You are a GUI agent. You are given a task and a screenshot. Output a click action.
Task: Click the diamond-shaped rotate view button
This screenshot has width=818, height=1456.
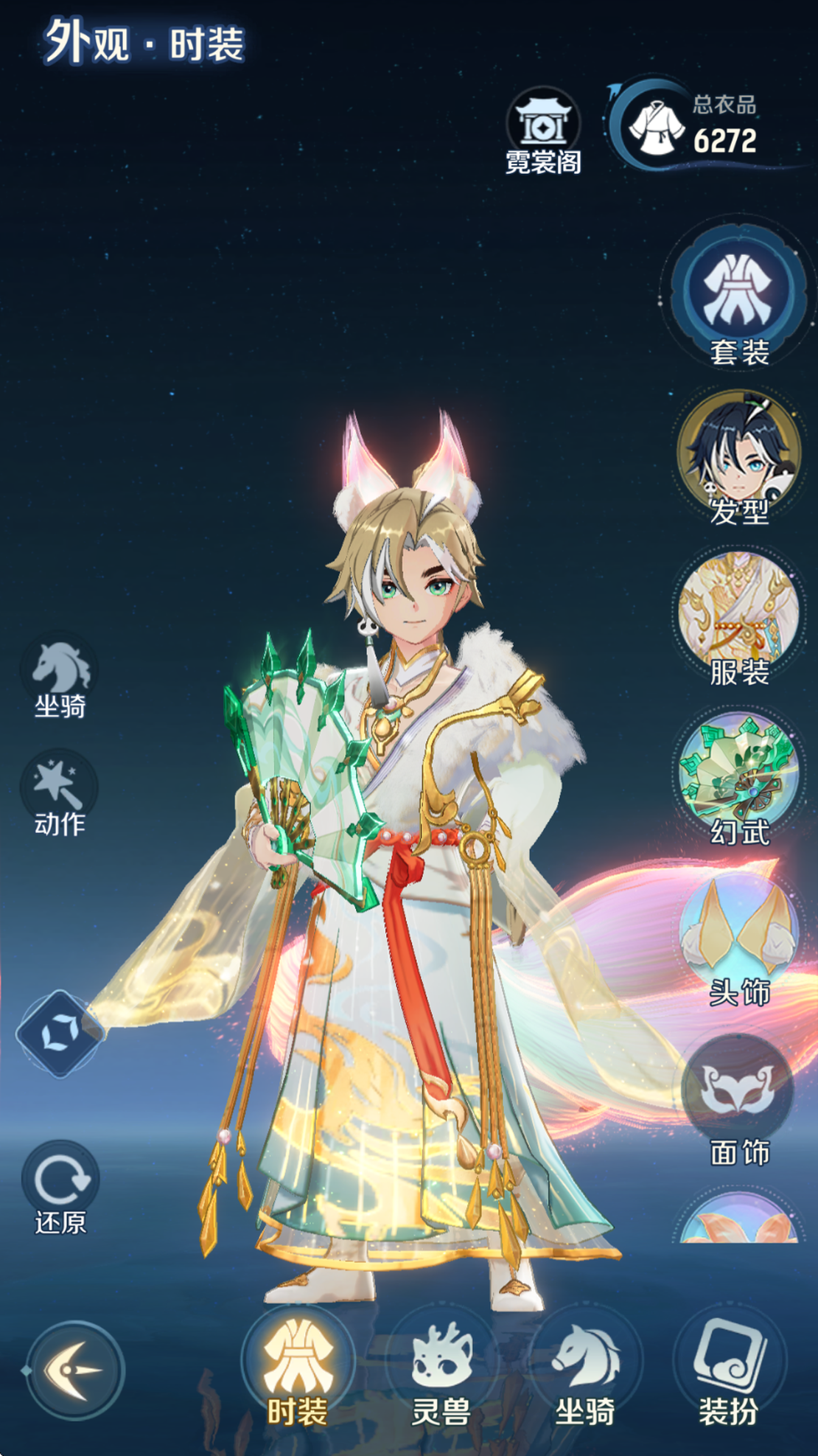[60, 1034]
